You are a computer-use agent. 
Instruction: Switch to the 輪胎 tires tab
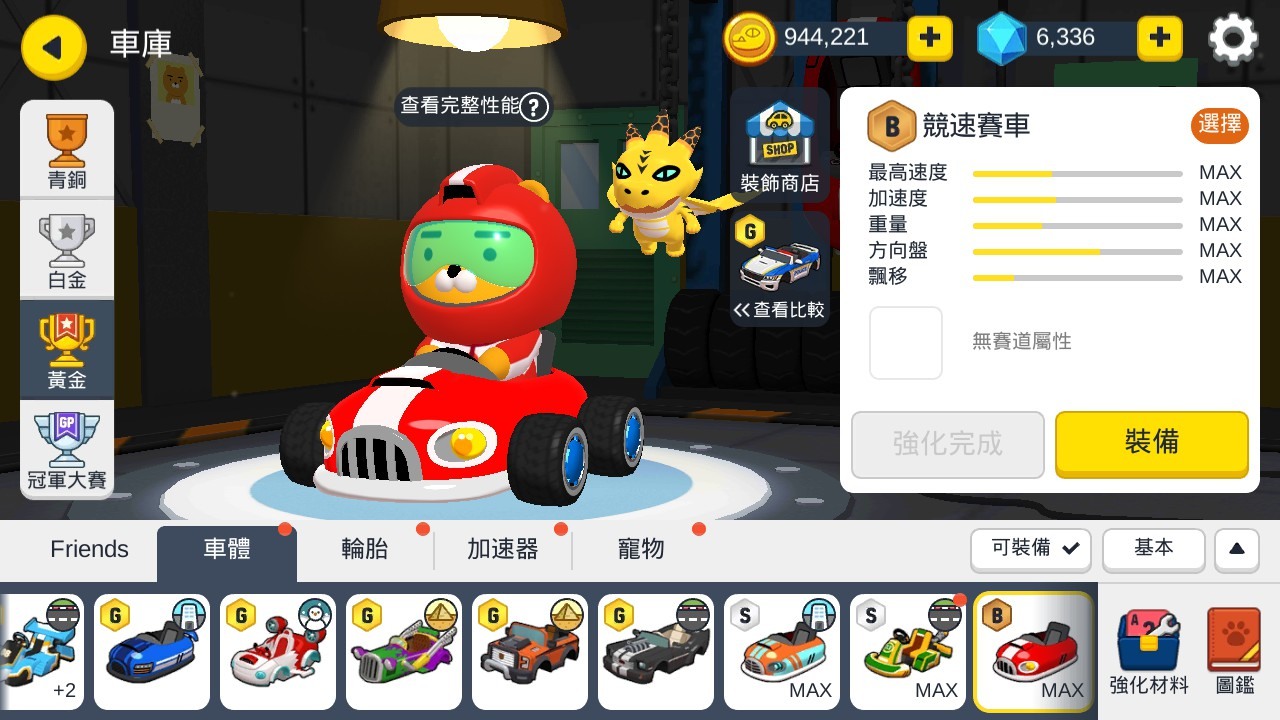click(x=366, y=549)
